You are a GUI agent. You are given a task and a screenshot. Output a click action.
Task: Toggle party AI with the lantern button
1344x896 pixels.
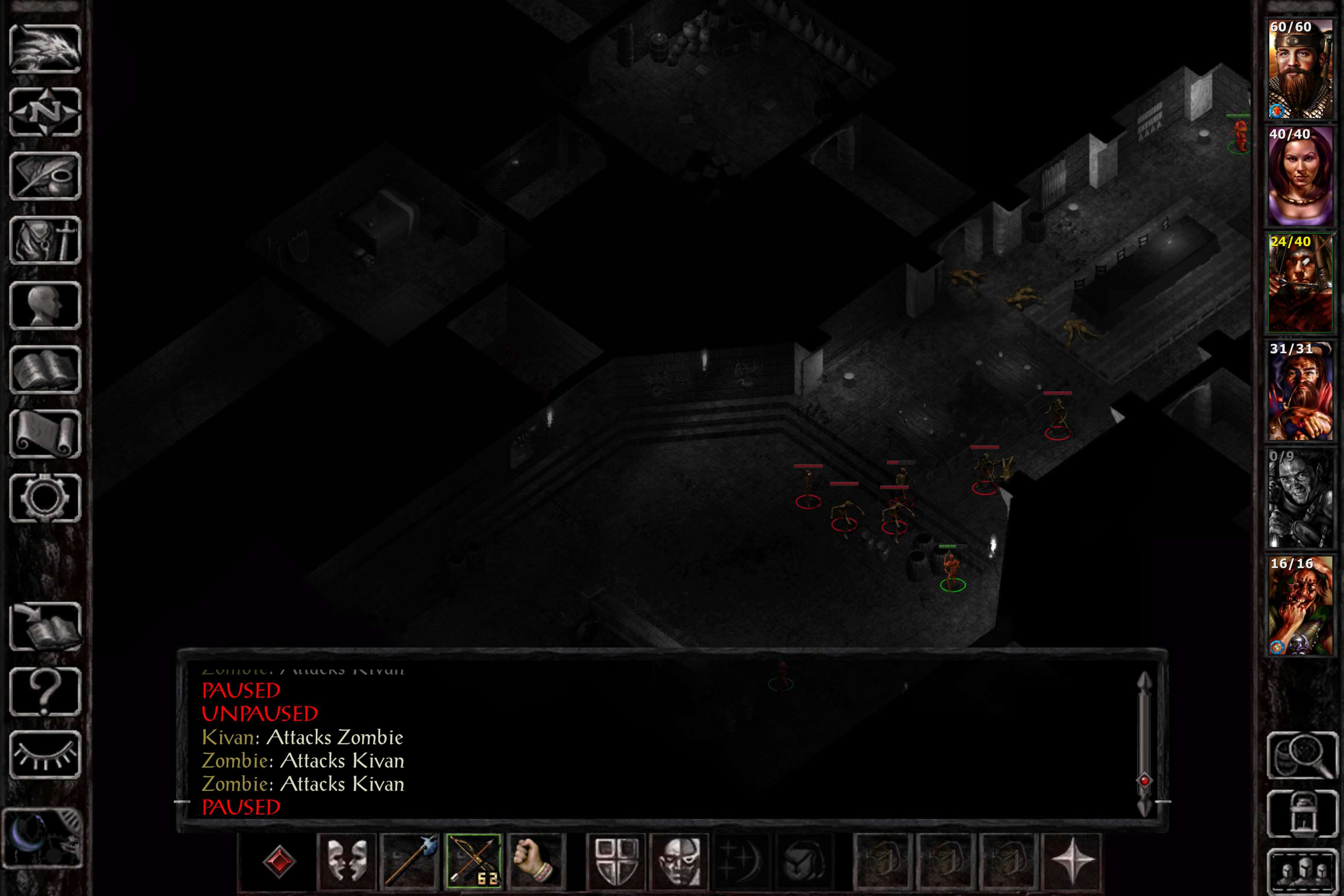[x=1302, y=814]
